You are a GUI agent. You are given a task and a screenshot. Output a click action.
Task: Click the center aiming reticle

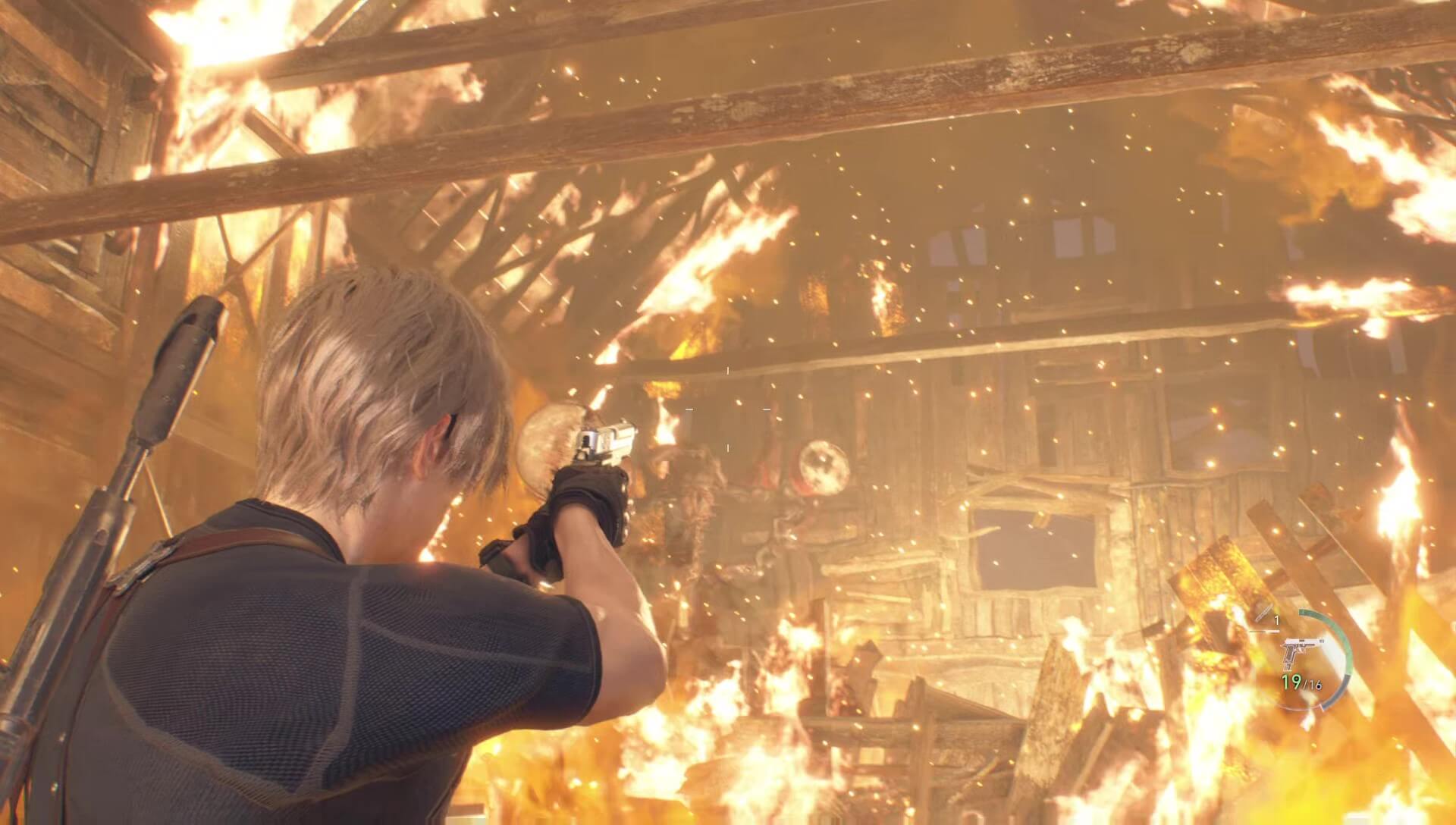[x=728, y=409]
